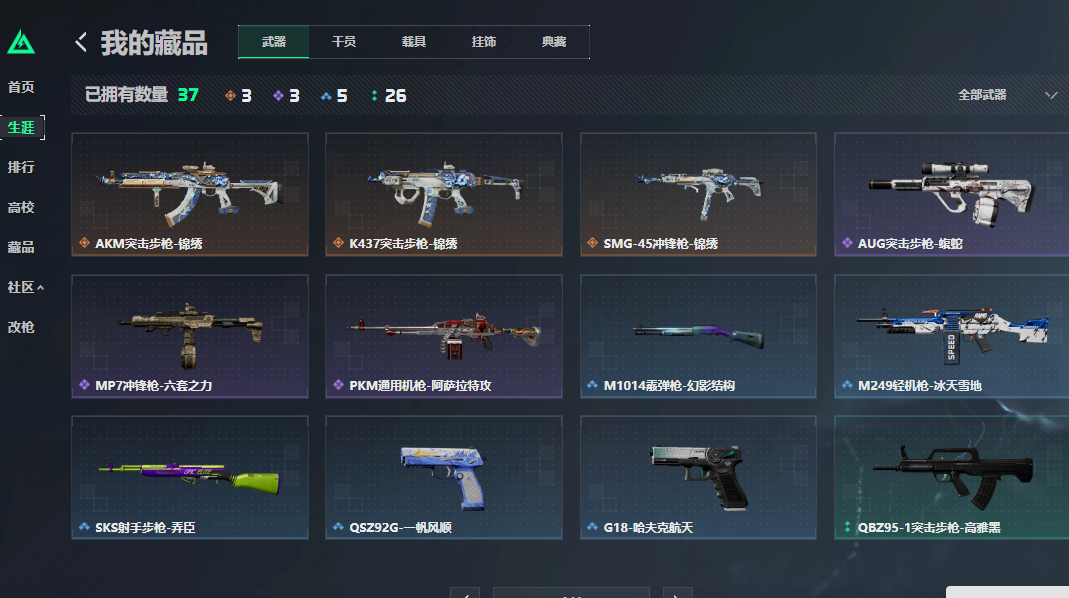
Task: Choose 高校 from the sidebar
Action: click(x=21, y=207)
